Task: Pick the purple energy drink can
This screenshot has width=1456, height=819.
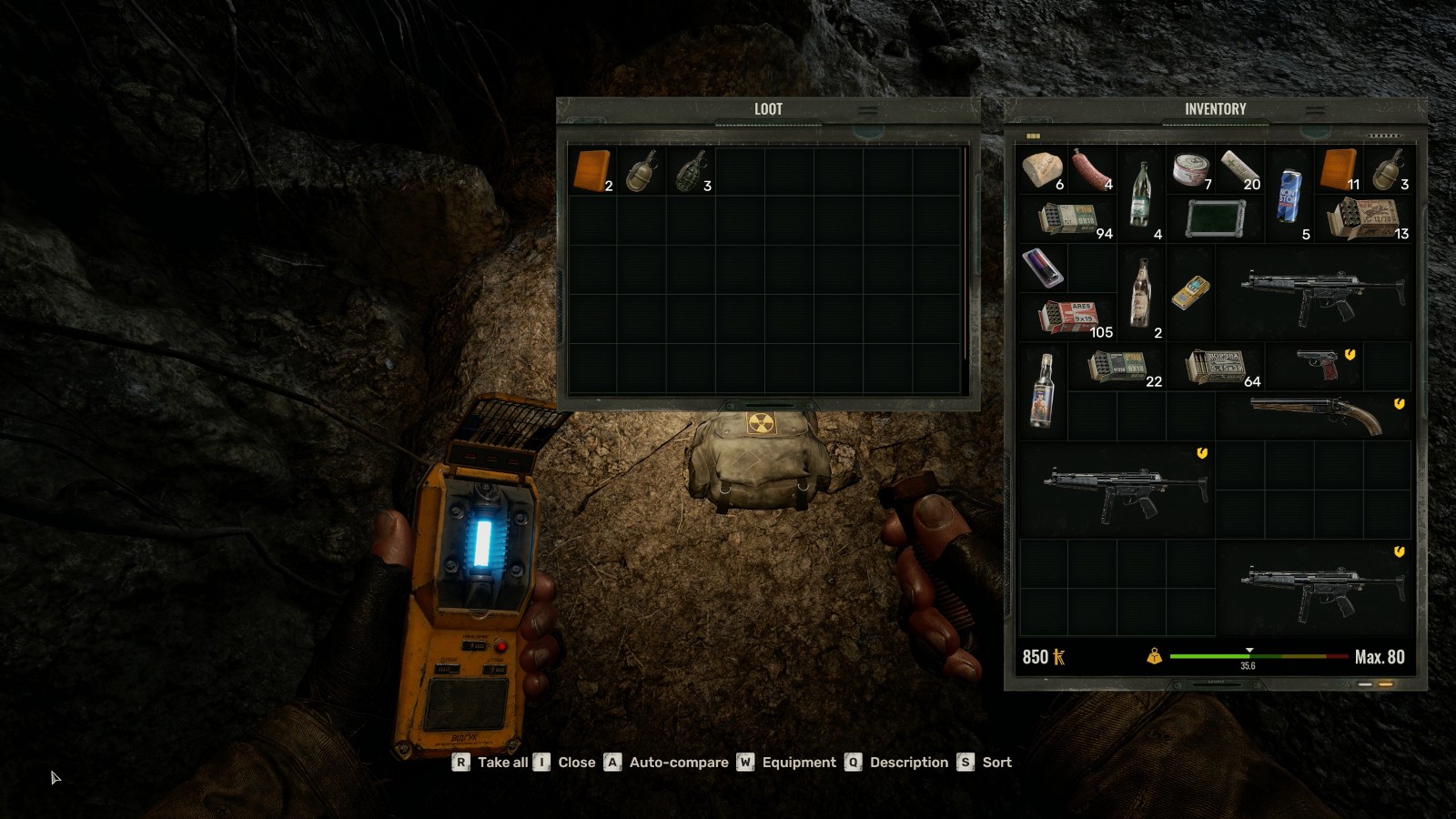Action: tap(1043, 268)
